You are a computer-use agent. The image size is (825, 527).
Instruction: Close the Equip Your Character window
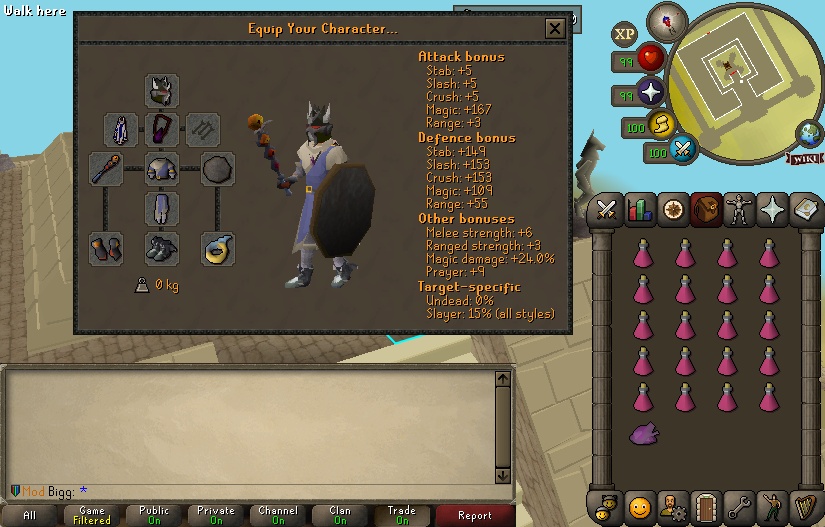pyautogui.click(x=555, y=29)
